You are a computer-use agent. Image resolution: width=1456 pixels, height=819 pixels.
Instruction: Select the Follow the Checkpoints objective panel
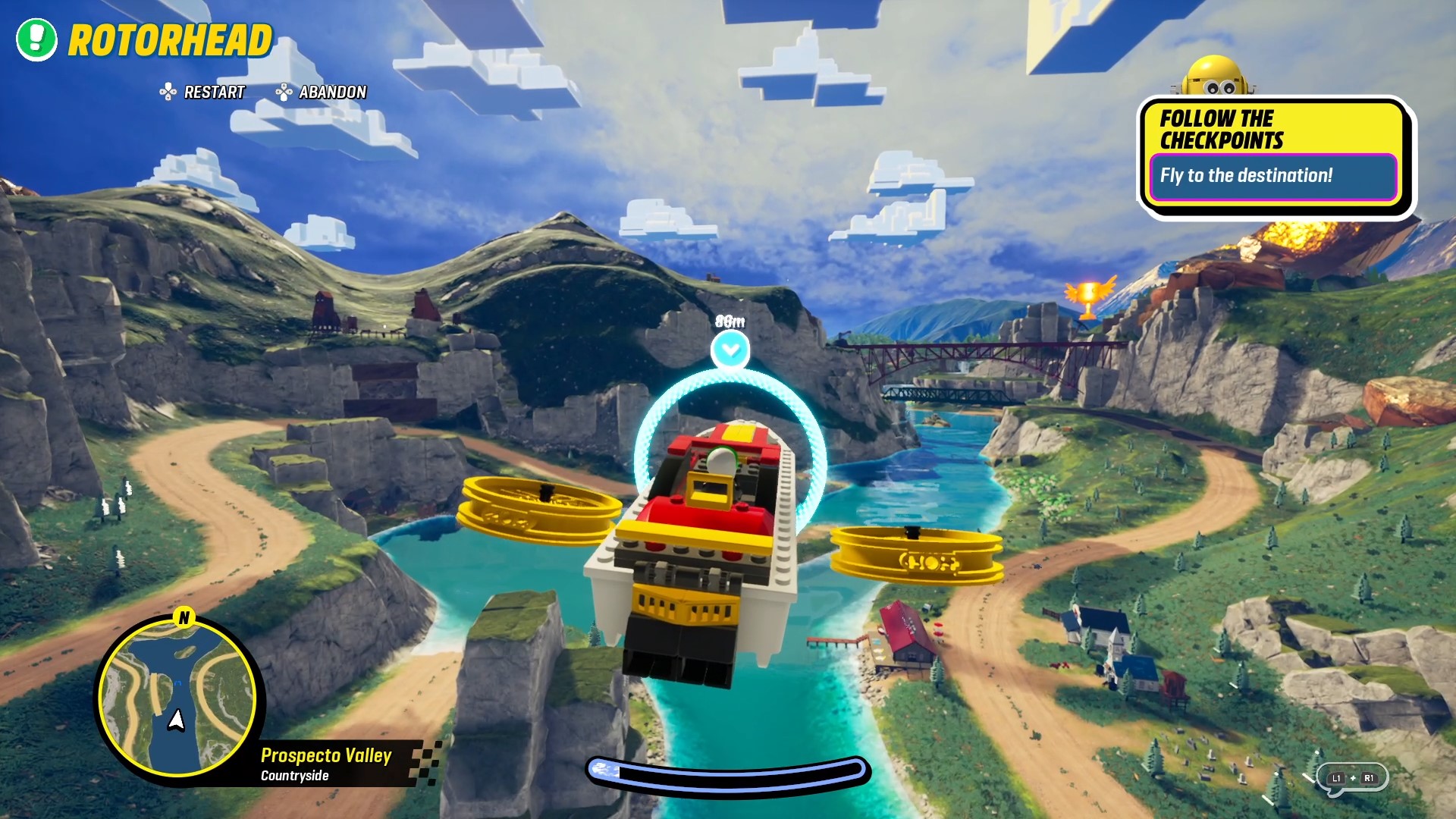tap(1274, 155)
